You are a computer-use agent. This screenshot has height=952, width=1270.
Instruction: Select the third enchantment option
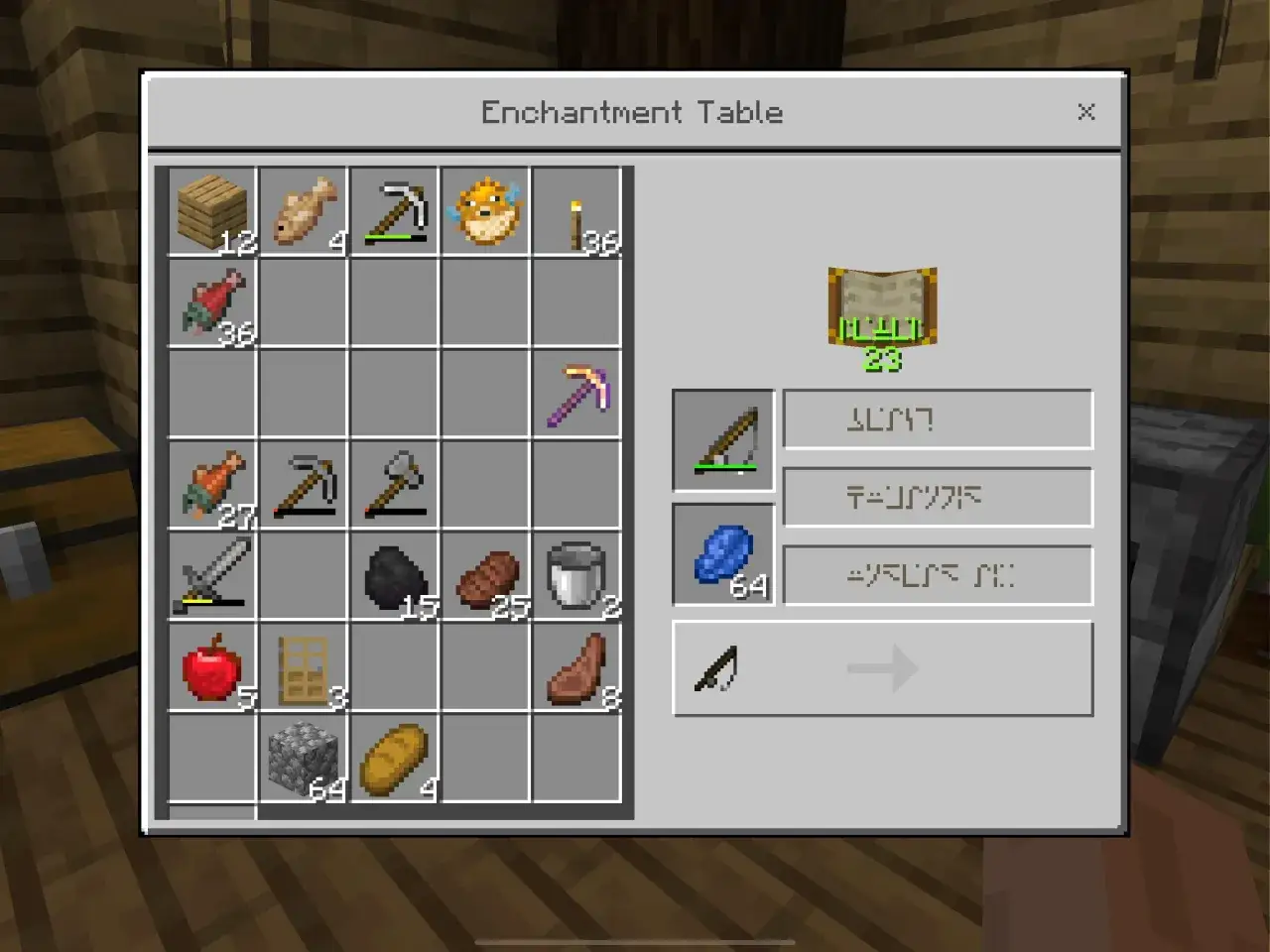(937, 574)
